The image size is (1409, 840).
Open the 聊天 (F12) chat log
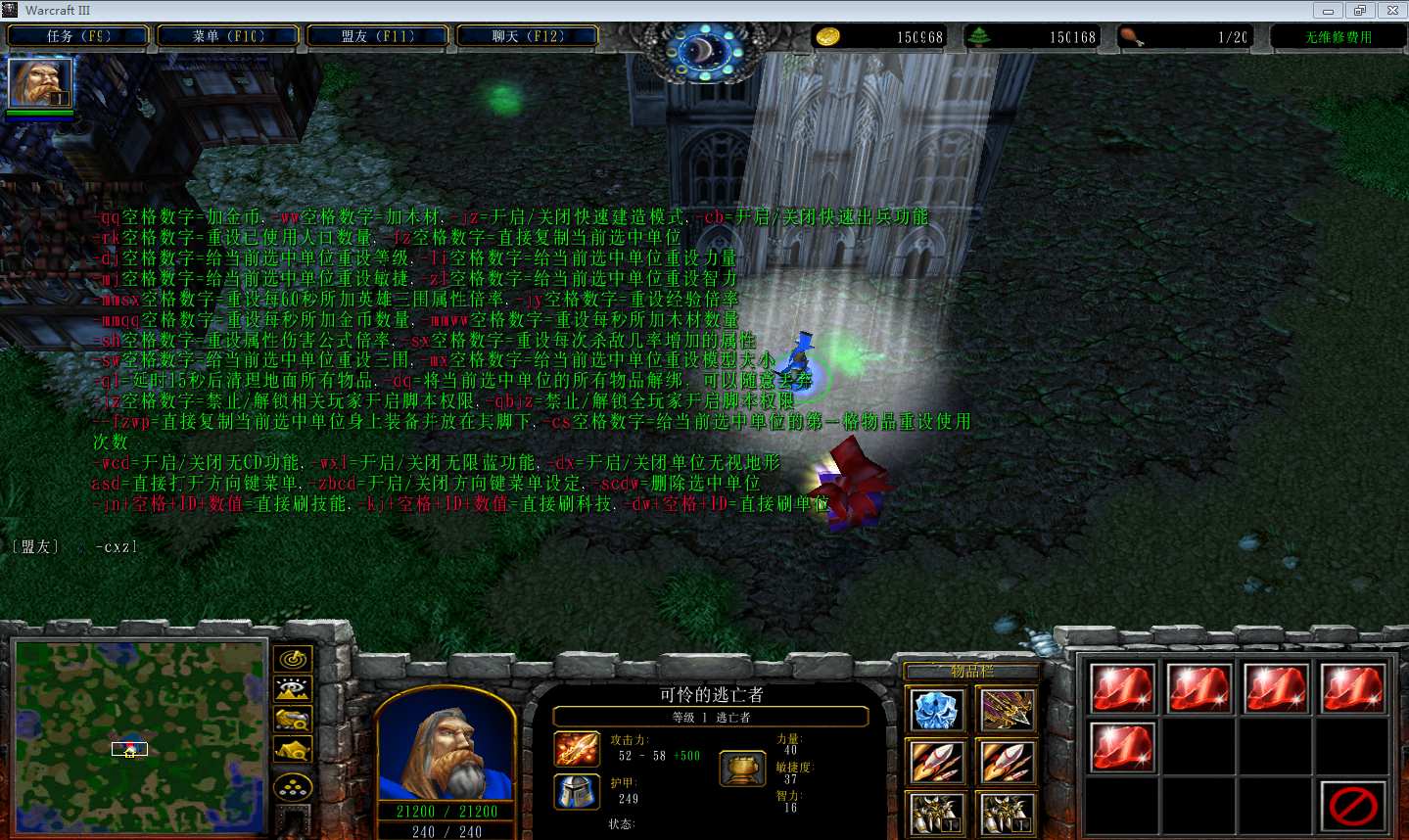528,36
